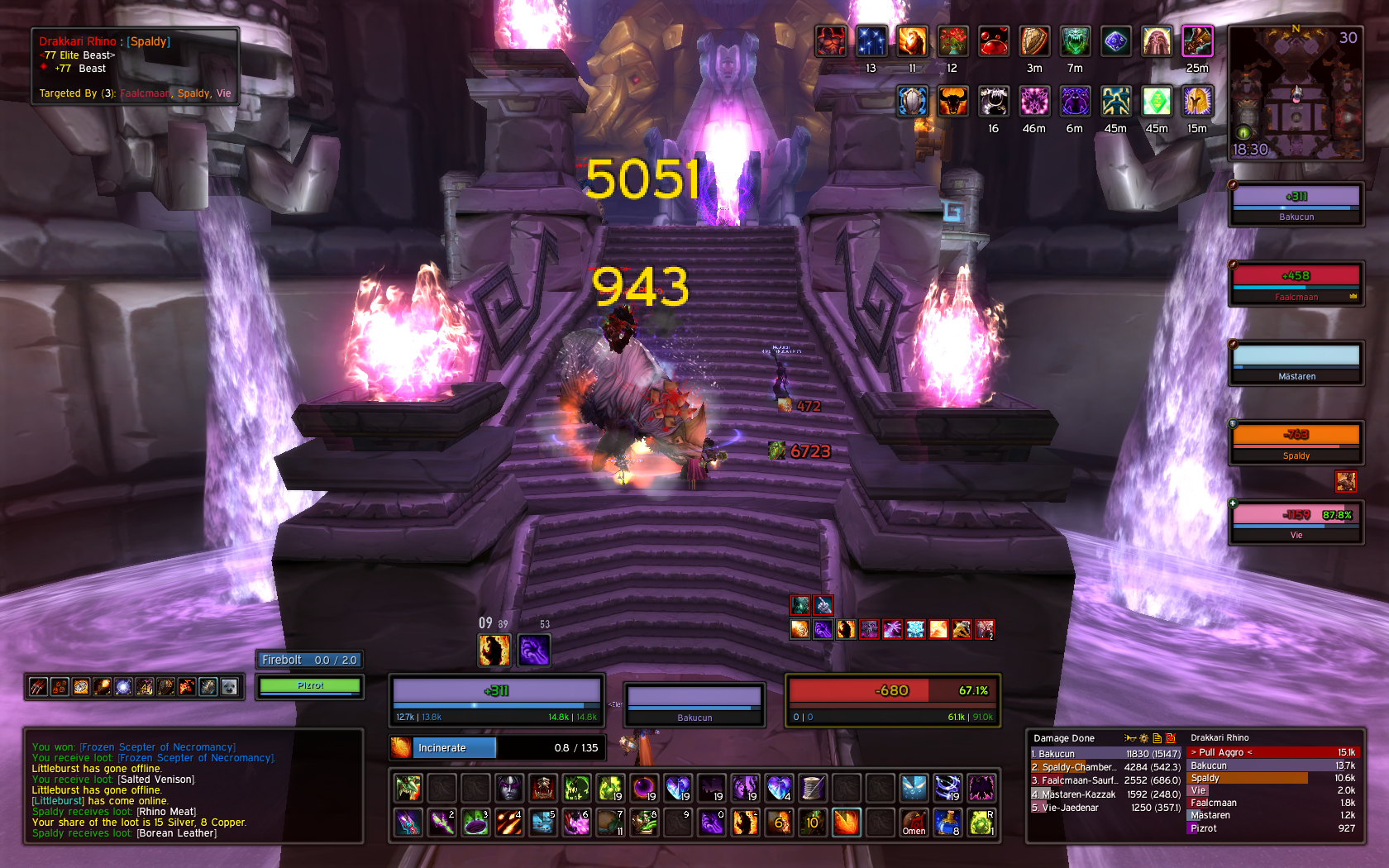
Task: Activate the highlighted fire spell on the action bar
Action: [x=847, y=823]
